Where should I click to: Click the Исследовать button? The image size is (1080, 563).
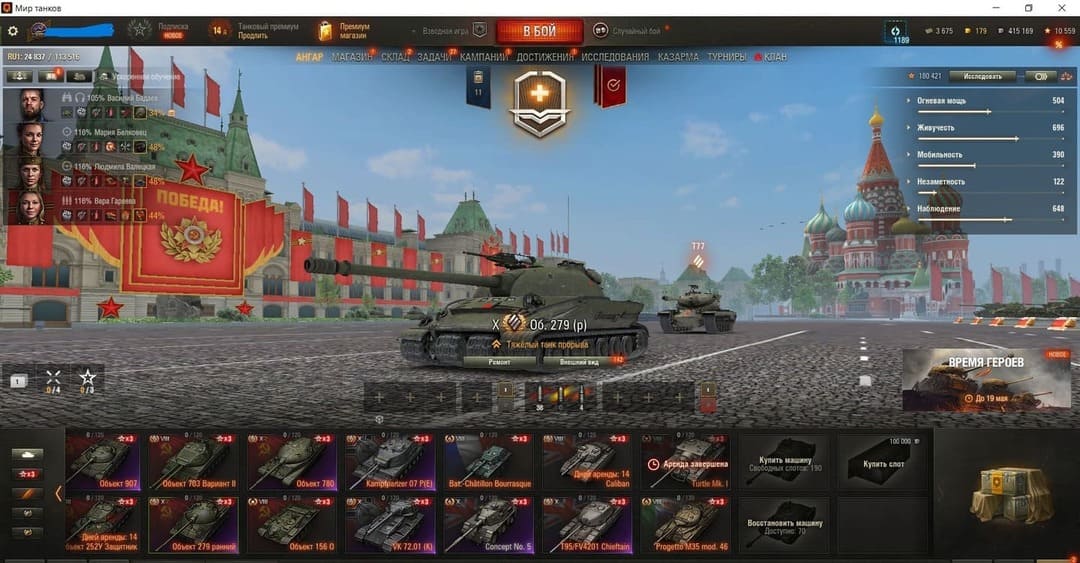point(981,76)
